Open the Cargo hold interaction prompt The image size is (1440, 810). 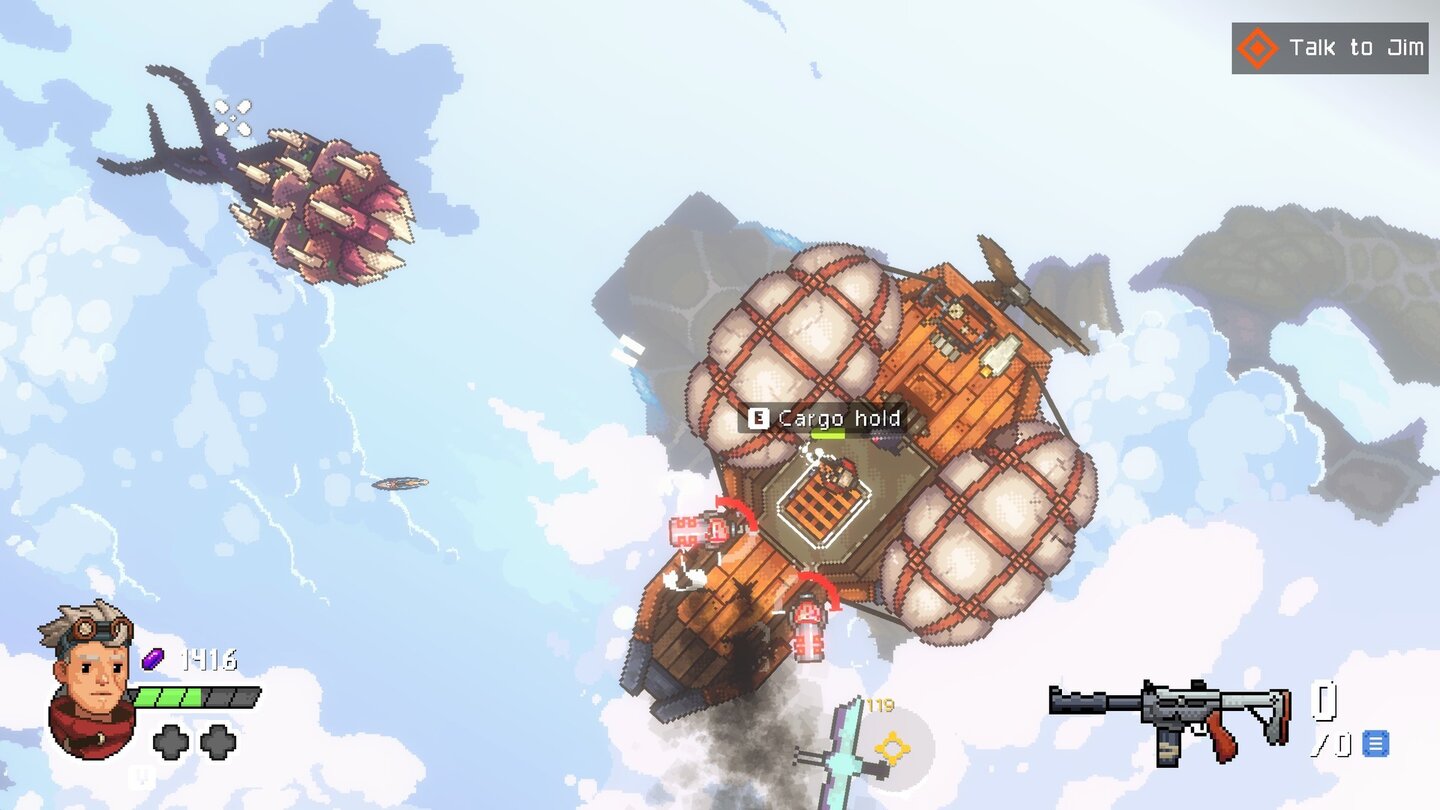(x=840, y=419)
